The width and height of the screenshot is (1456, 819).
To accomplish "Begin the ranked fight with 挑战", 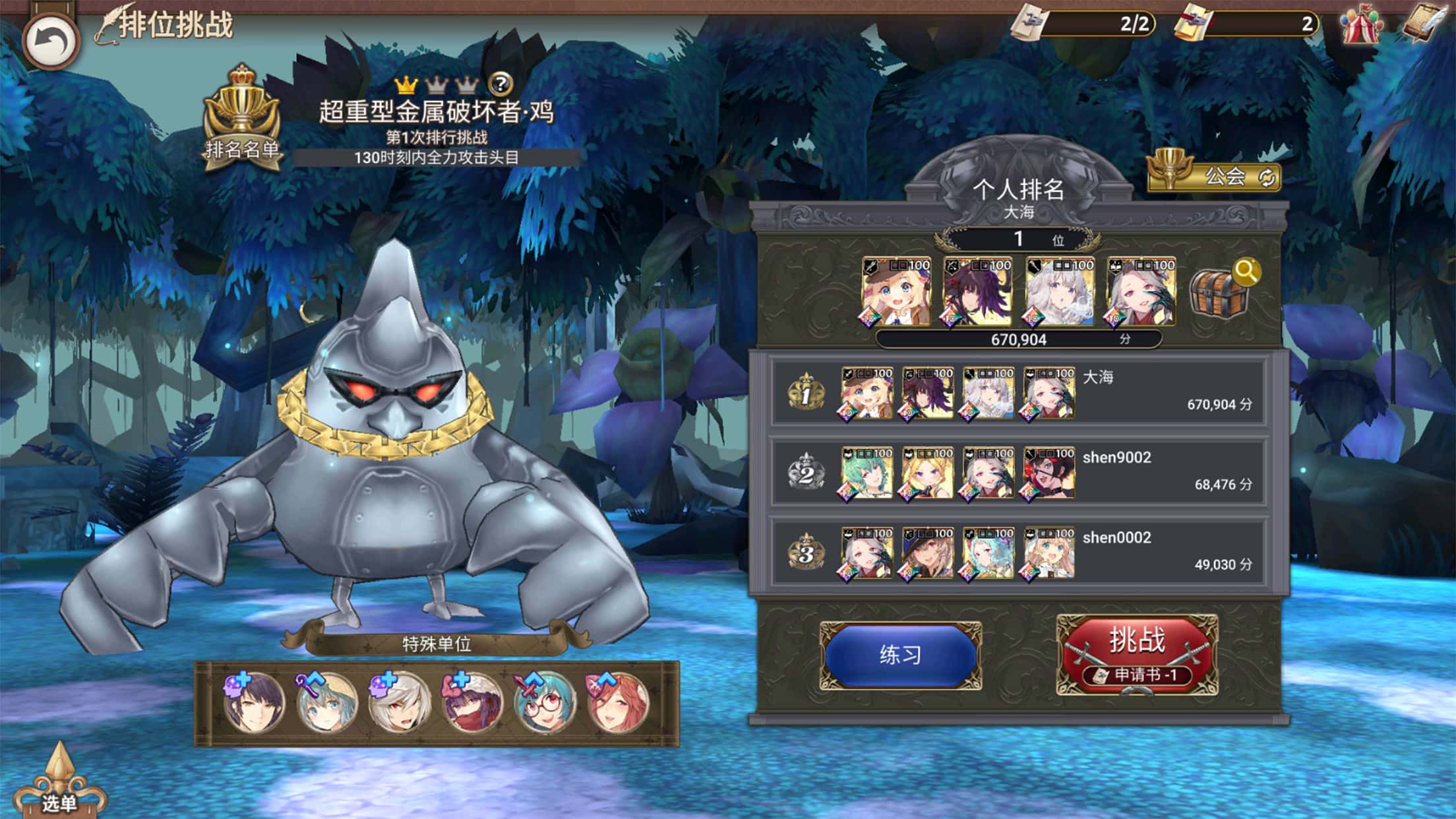I will (1137, 653).
